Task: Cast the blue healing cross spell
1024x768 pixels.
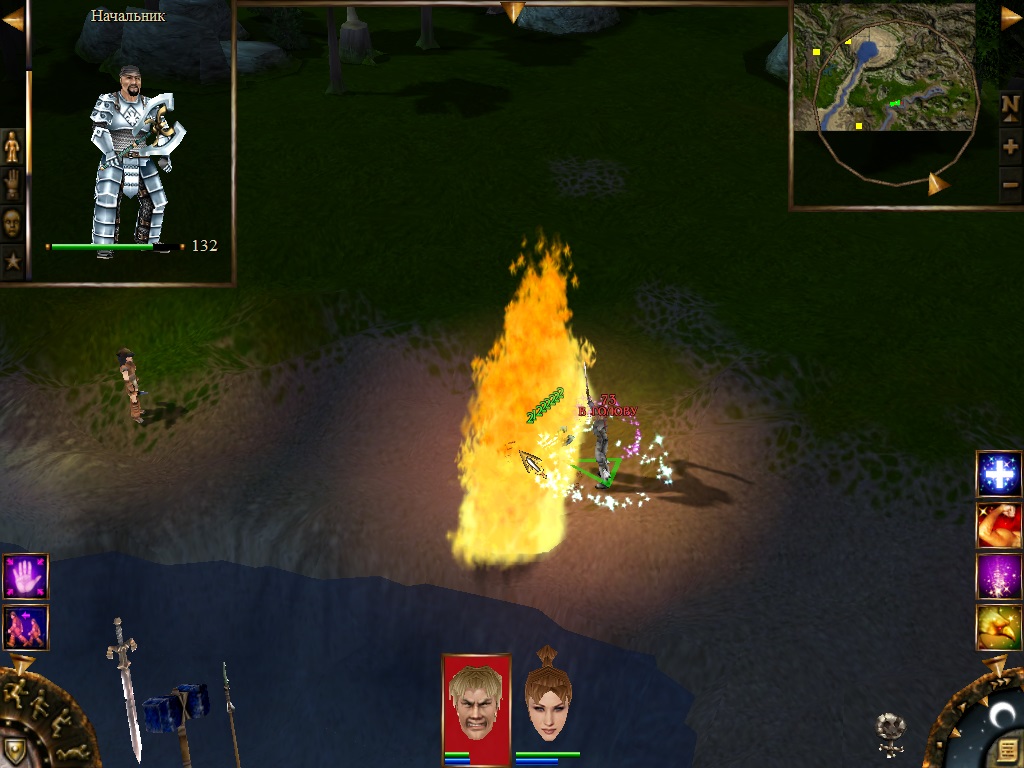Action: [998, 474]
